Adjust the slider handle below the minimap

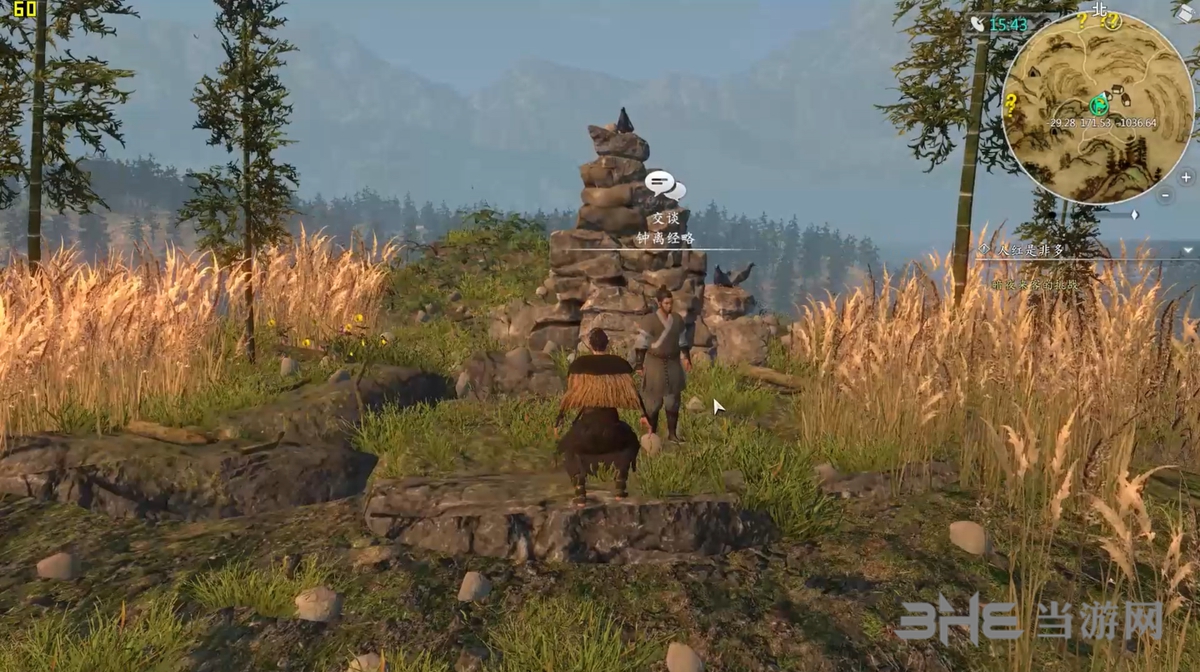(x=1134, y=214)
